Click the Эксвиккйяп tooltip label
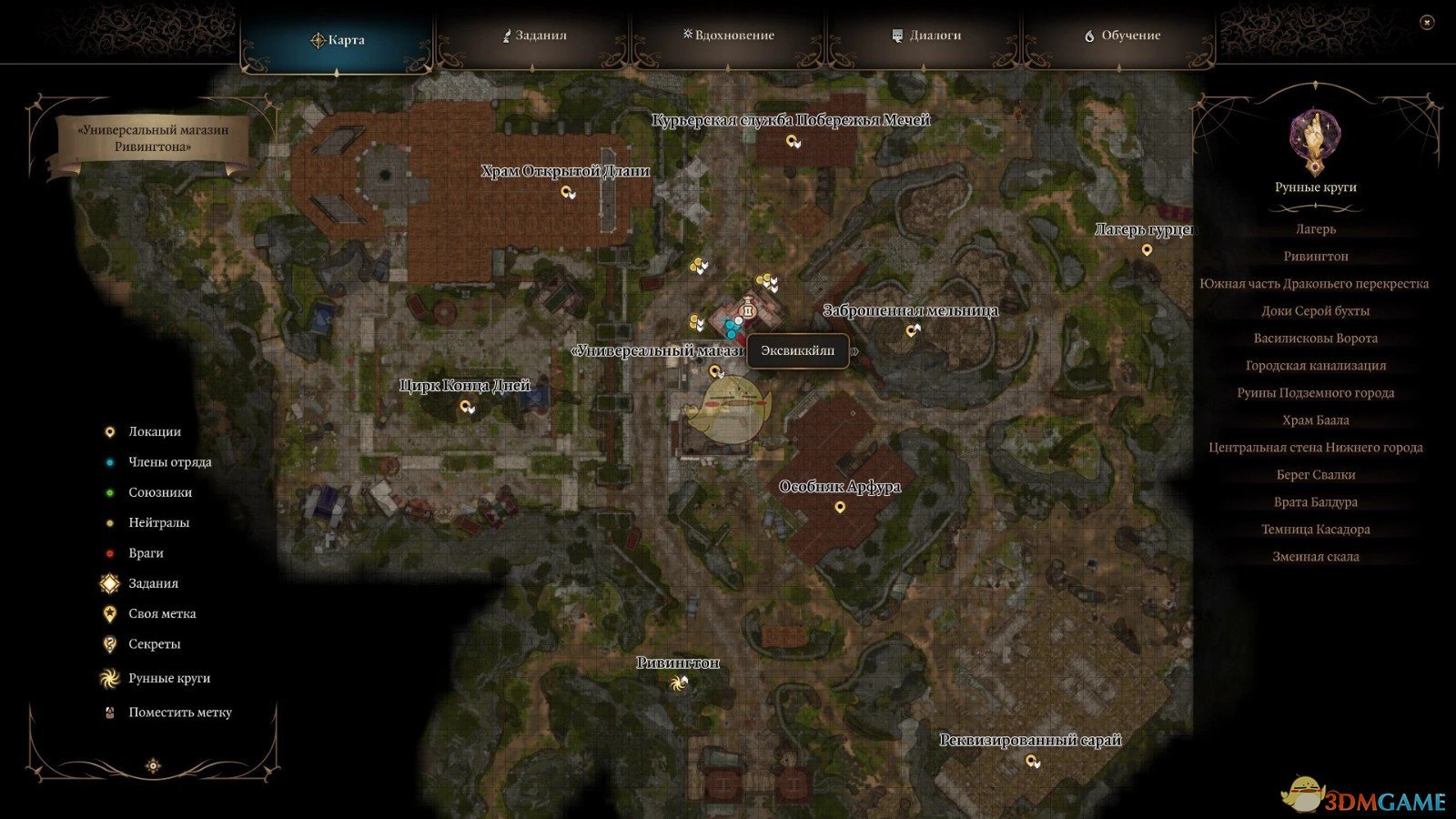 [x=797, y=349]
